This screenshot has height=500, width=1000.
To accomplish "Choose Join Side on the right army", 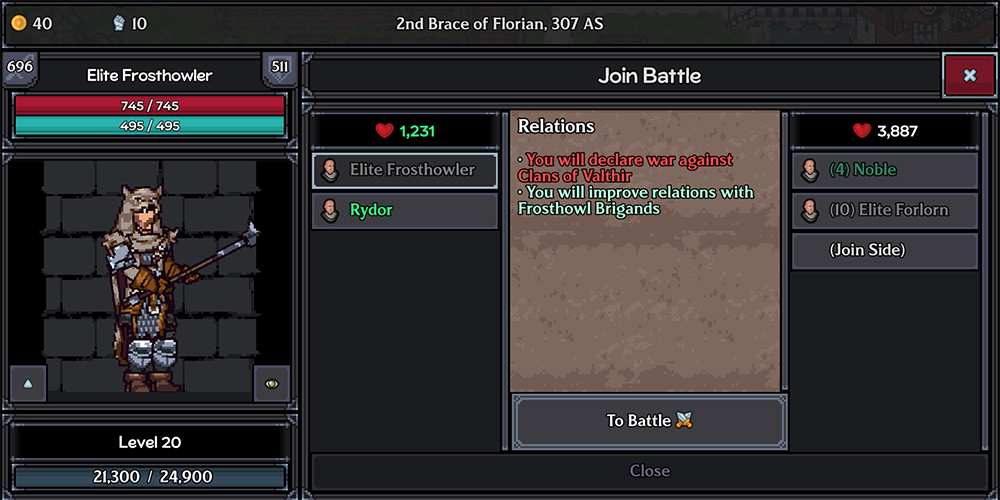I will tap(884, 251).
